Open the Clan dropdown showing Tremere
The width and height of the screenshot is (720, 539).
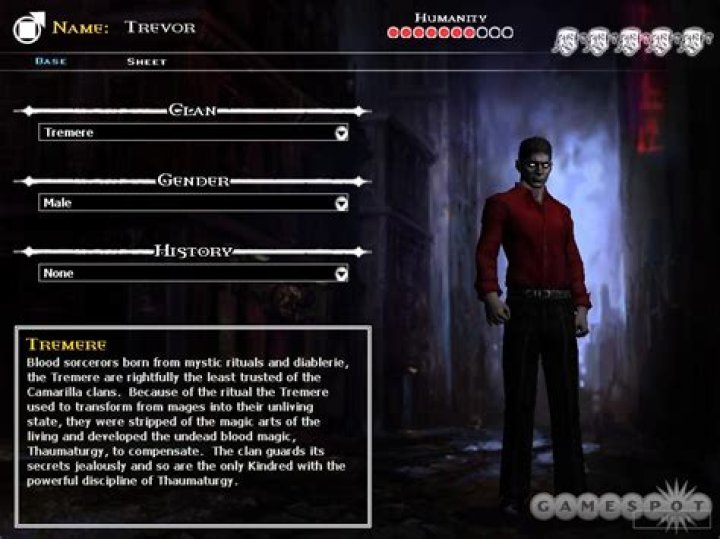193,132
